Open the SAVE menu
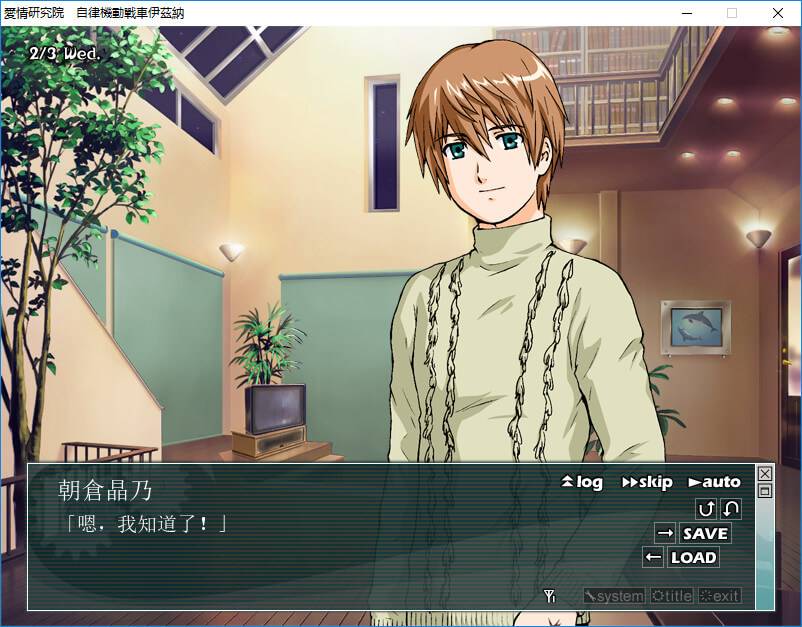This screenshot has width=802, height=627. (x=705, y=533)
